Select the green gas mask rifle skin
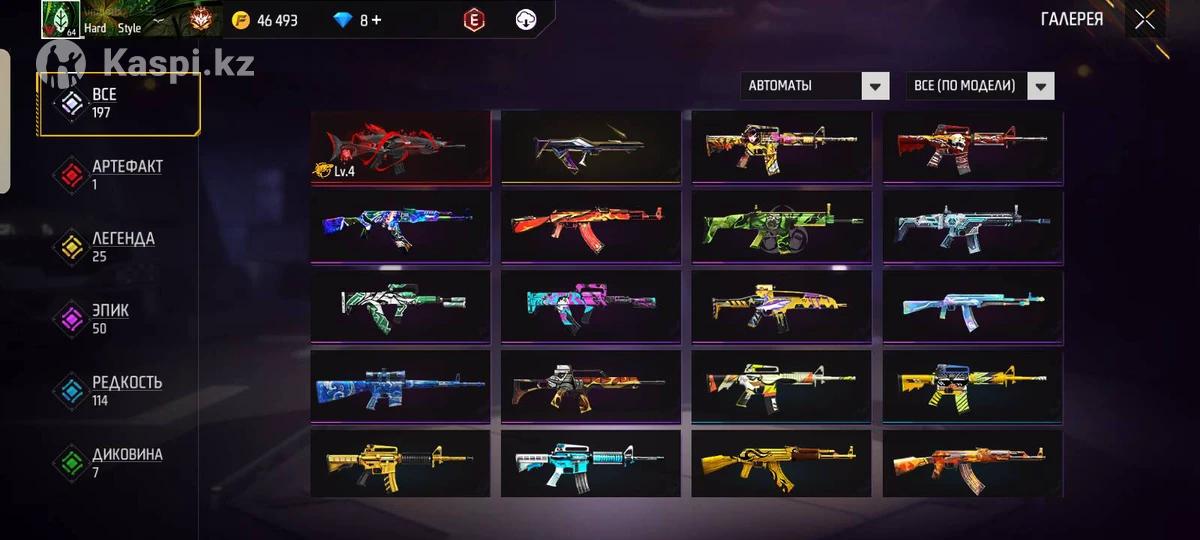1200x540 pixels. click(x=782, y=227)
